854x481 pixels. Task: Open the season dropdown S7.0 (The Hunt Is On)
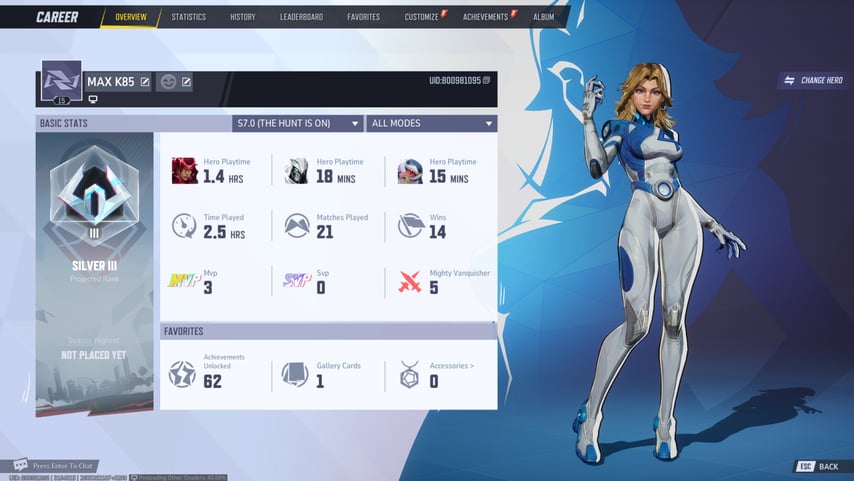click(297, 123)
